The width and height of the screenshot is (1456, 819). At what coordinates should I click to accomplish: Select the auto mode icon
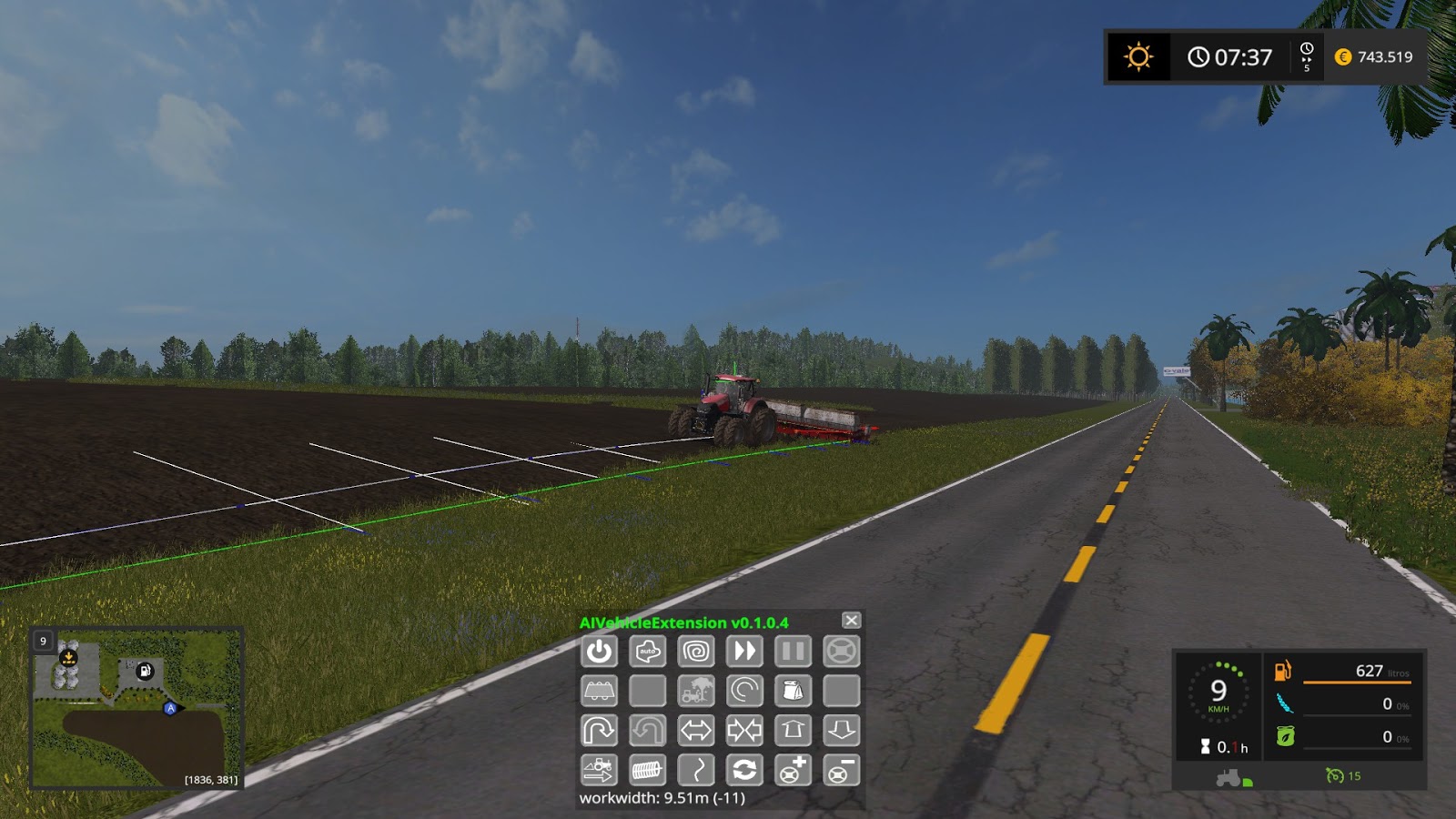tap(648, 651)
